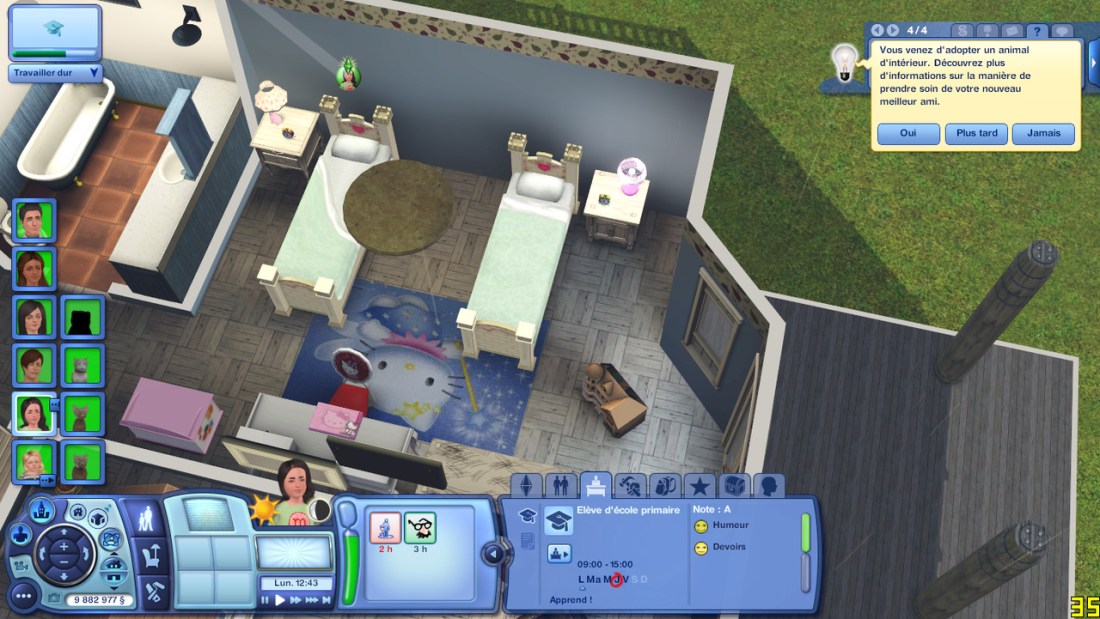
Task: Select the grey cat portrait
Action: (79, 365)
